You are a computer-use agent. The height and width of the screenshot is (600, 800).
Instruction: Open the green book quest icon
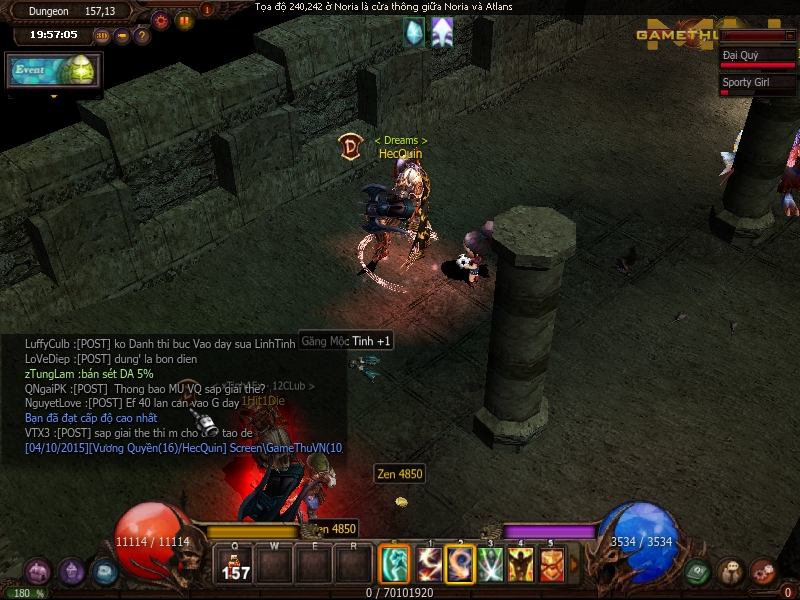[x=697, y=571]
